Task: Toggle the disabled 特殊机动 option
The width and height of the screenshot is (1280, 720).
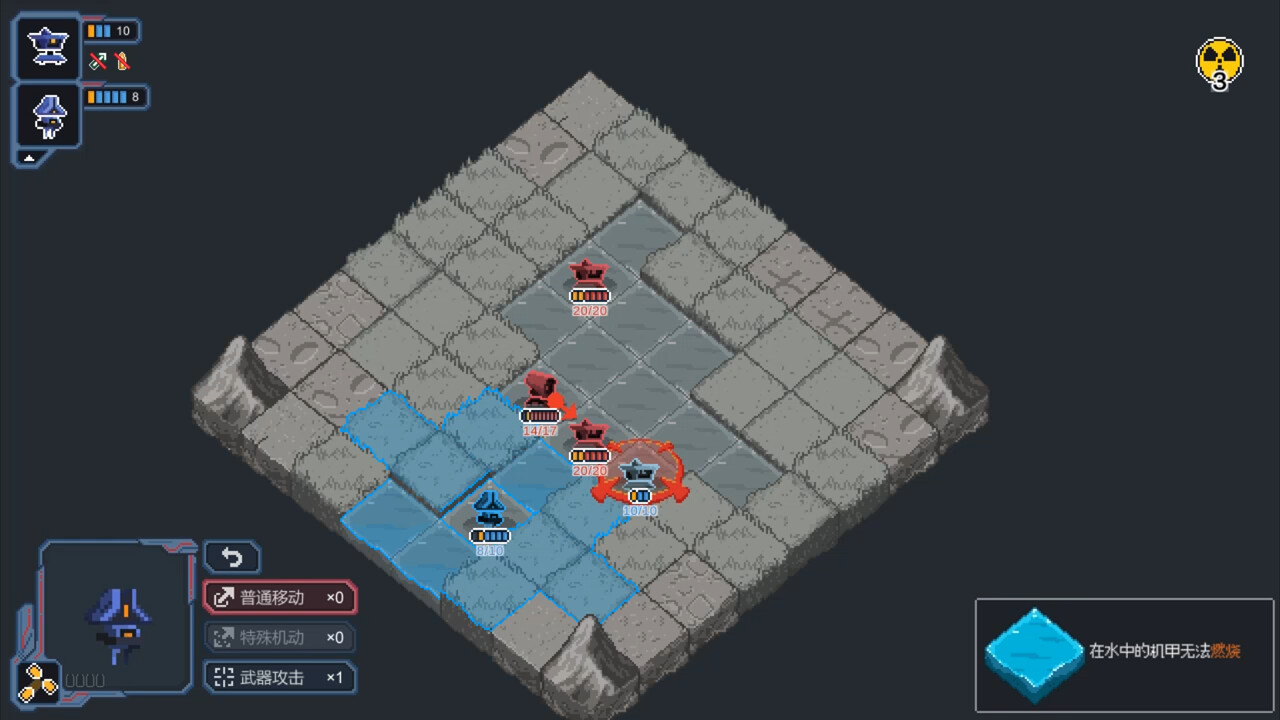Action: tap(278, 637)
